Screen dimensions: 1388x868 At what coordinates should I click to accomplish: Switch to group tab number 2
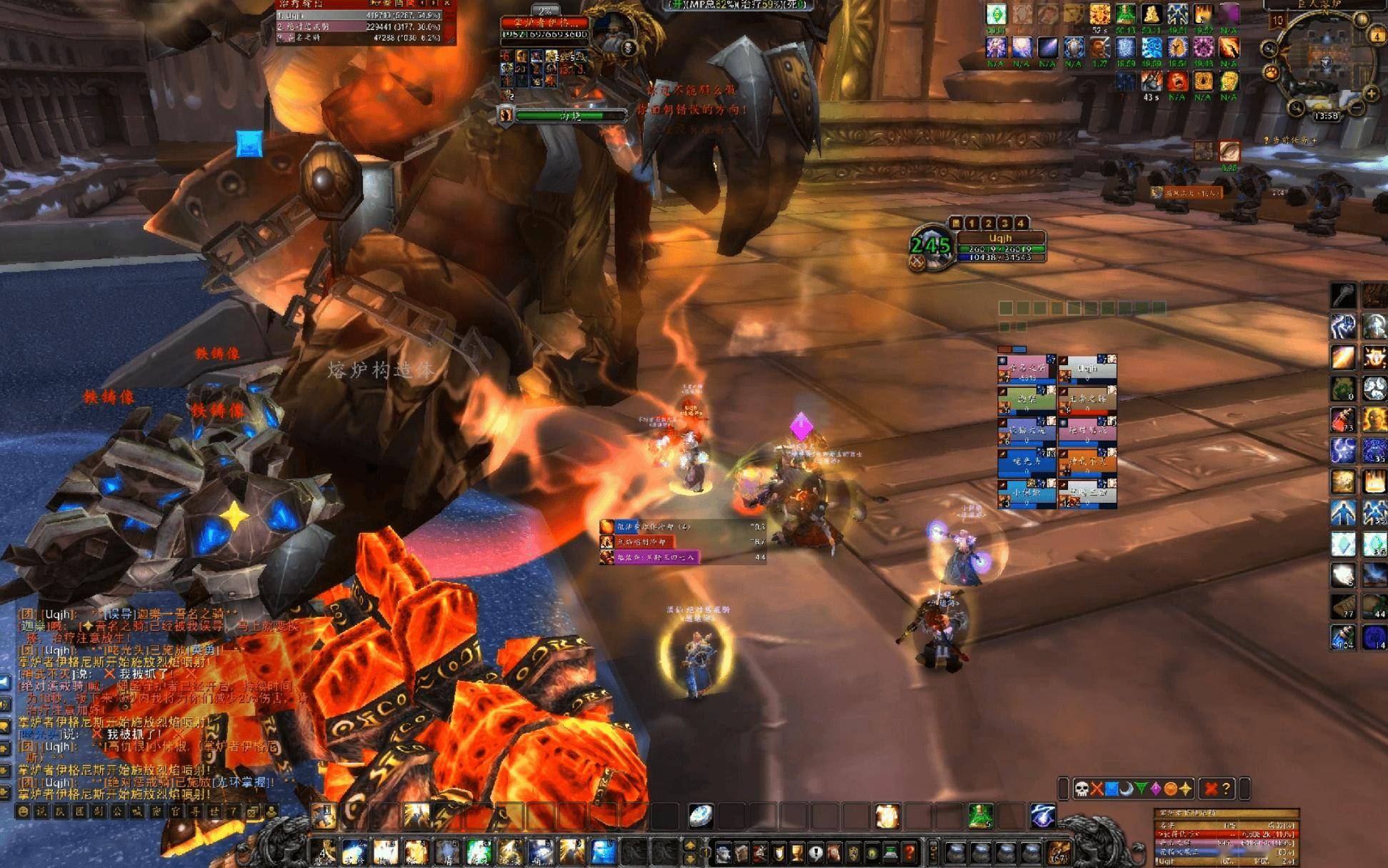pos(988,224)
